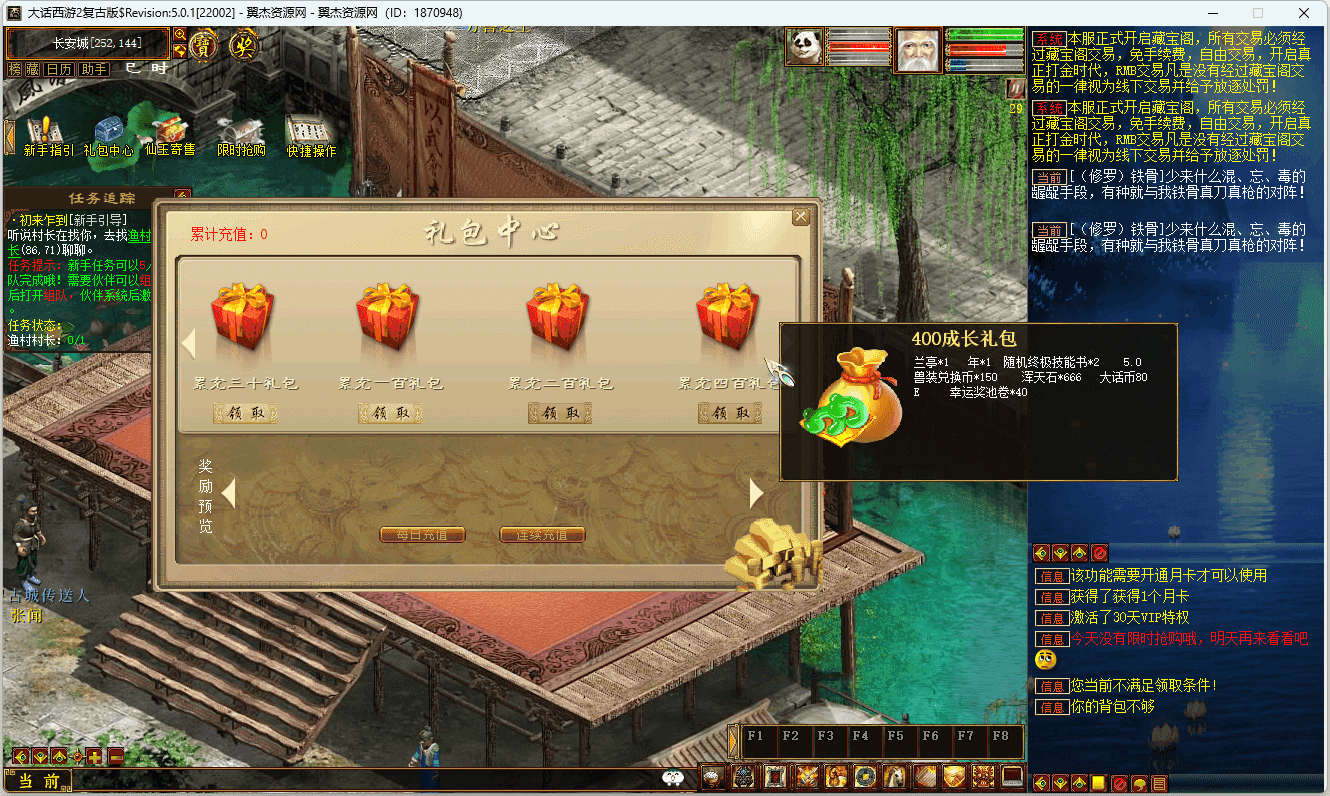Click the magnifier button beside the location box
The image size is (1330, 796).
tap(180, 35)
